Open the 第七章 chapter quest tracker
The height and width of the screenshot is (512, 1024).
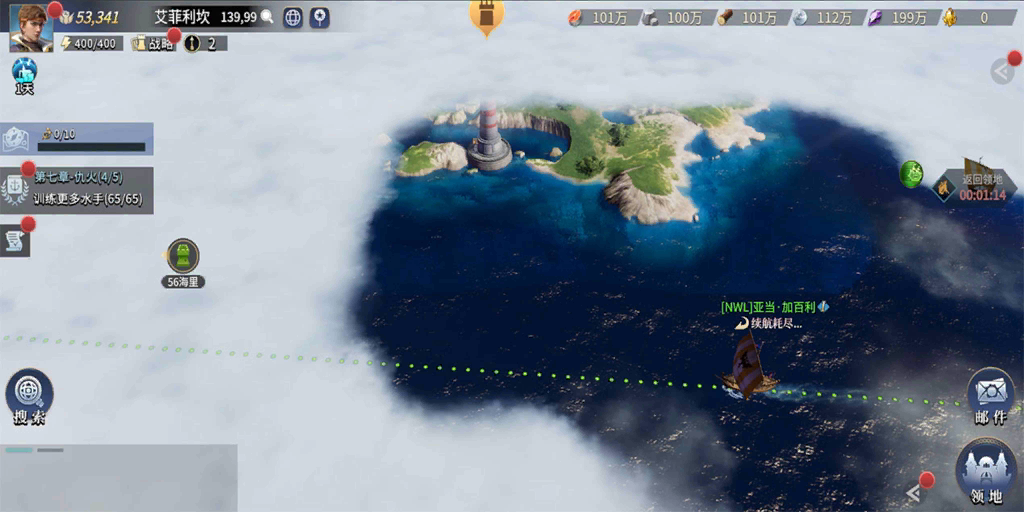pos(77,187)
